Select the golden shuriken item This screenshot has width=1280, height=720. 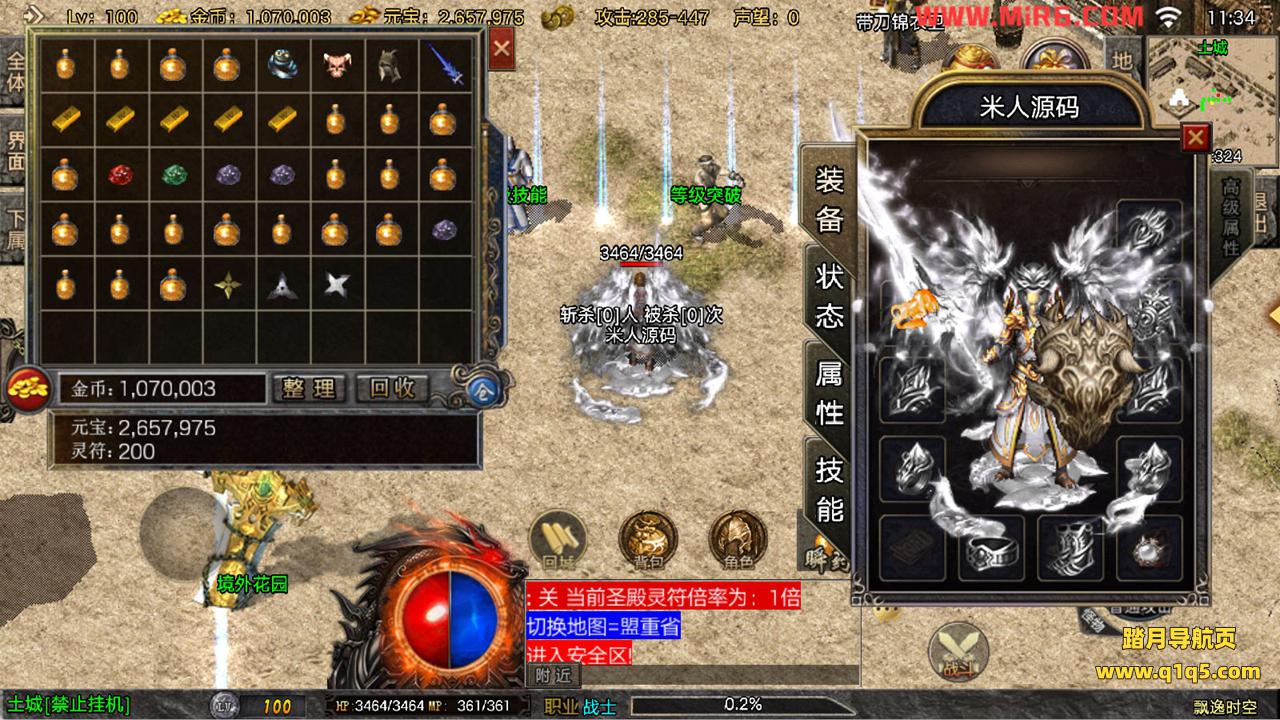pos(228,286)
